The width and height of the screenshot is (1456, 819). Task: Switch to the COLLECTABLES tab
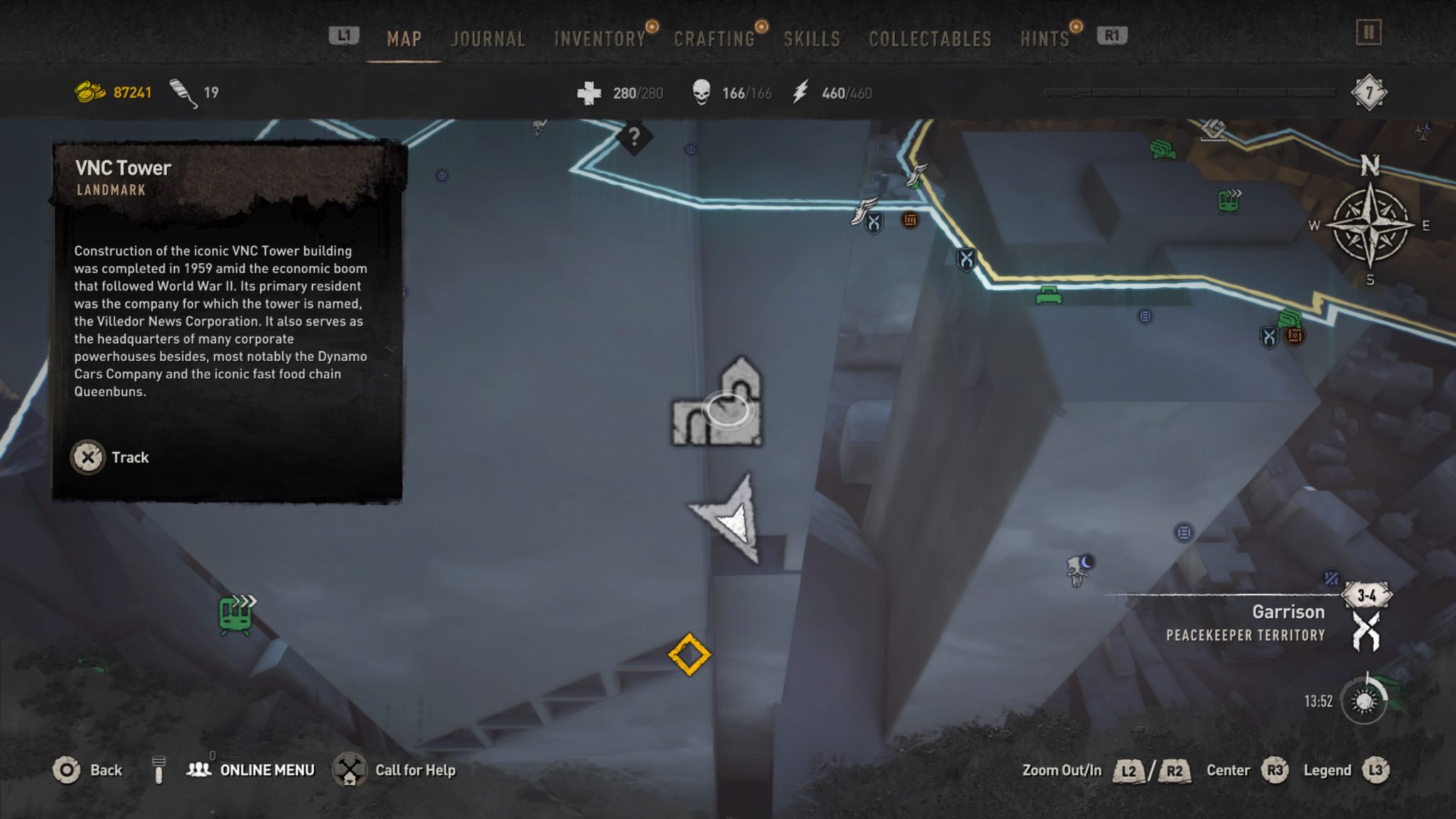pyautogui.click(x=928, y=39)
